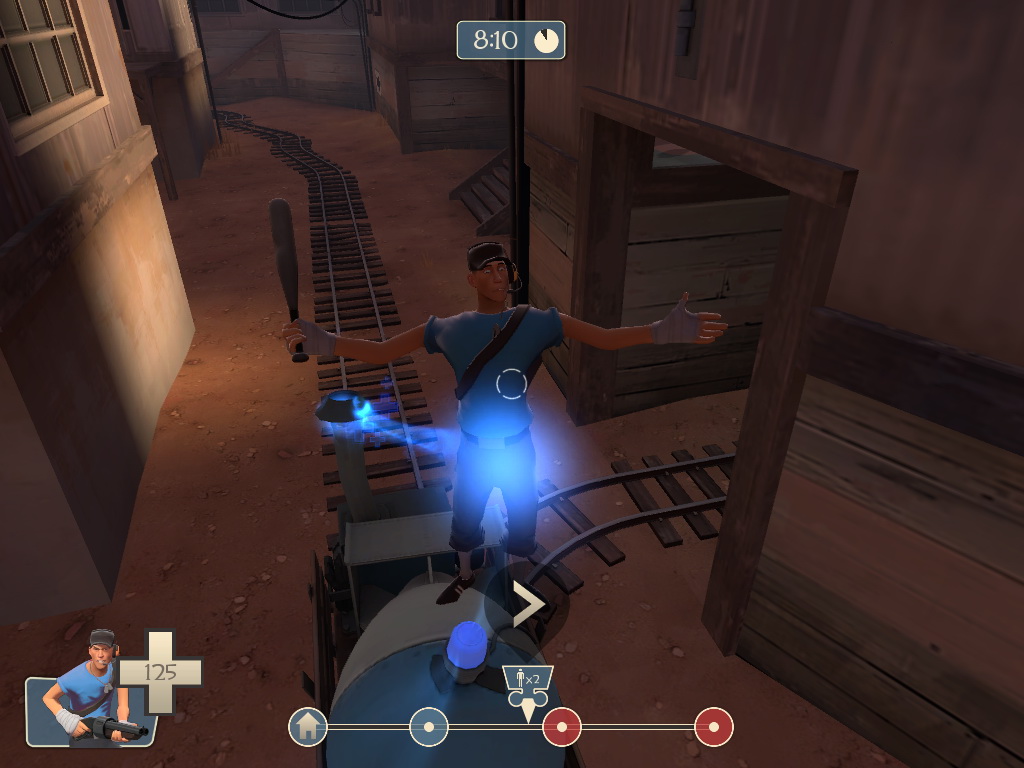Click the blue home base icon
Image resolution: width=1024 pixels, height=768 pixels.
click(x=308, y=727)
